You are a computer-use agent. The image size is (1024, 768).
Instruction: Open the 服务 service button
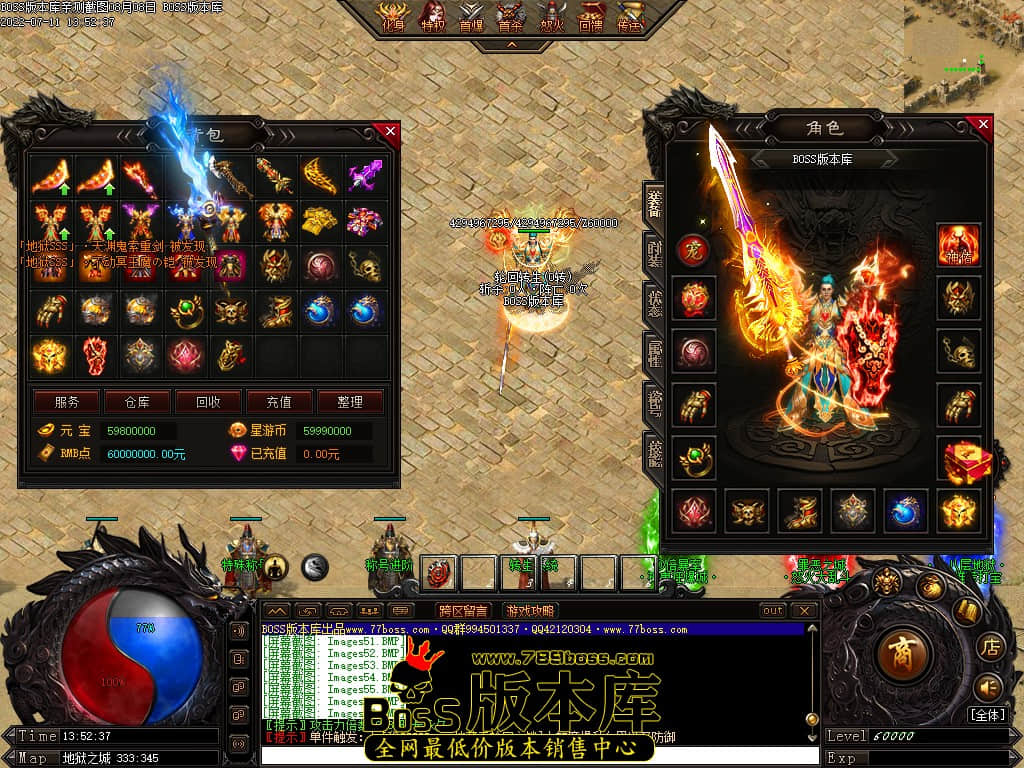pyautogui.click(x=67, y=402)
